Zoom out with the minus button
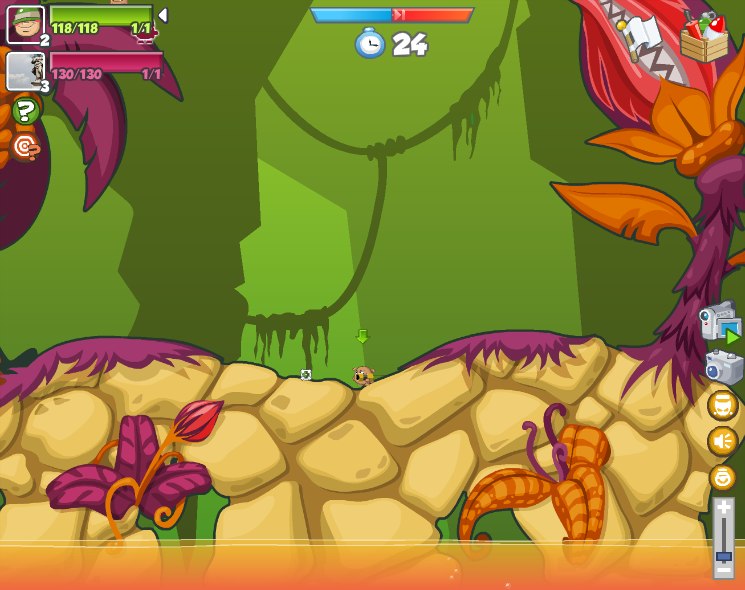The width and height of the screenshot is (745, 590). pyautogui.click(x=723, y=570)
